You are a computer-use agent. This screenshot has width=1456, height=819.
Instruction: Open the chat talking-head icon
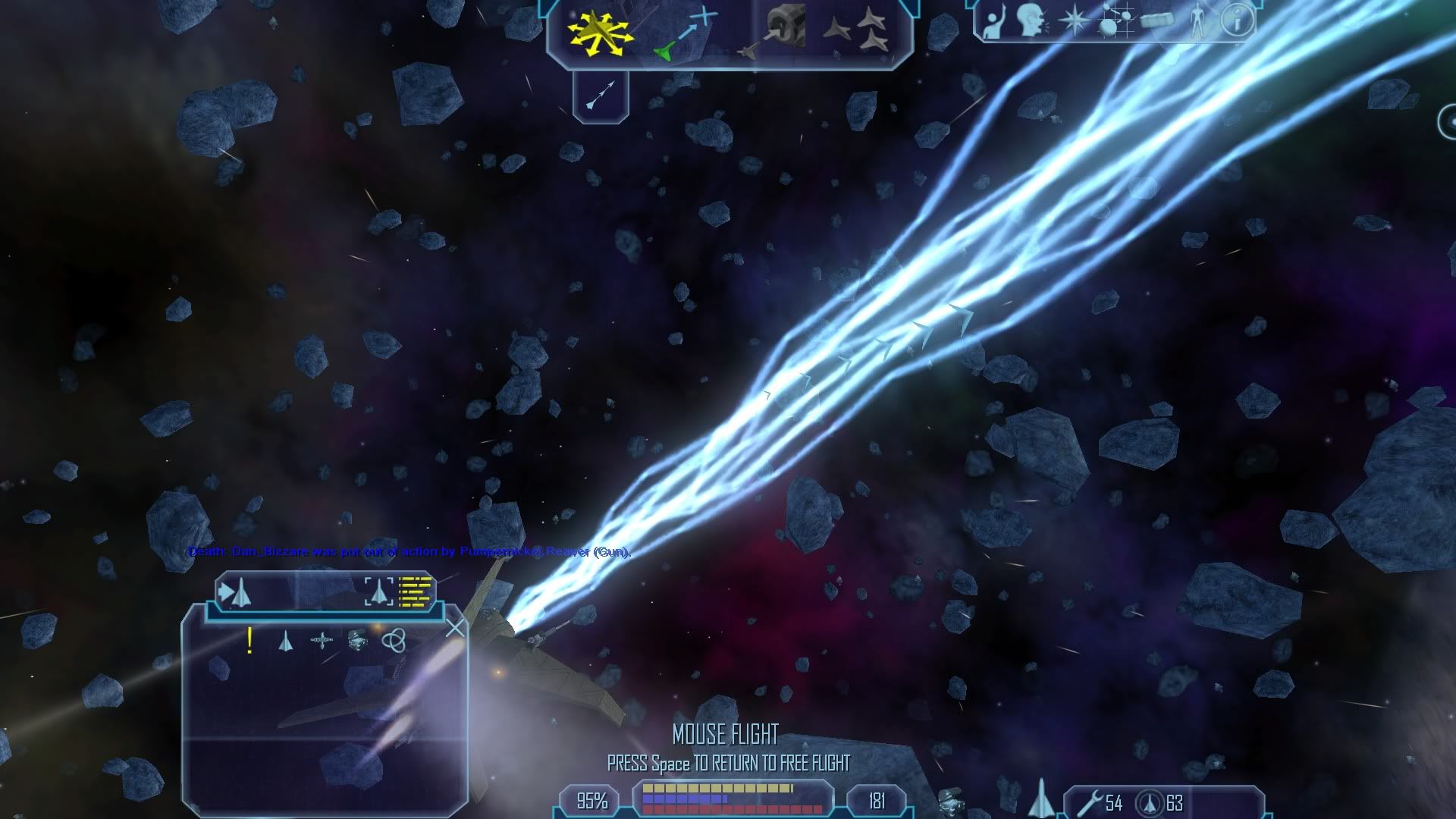coord(1030,21)
